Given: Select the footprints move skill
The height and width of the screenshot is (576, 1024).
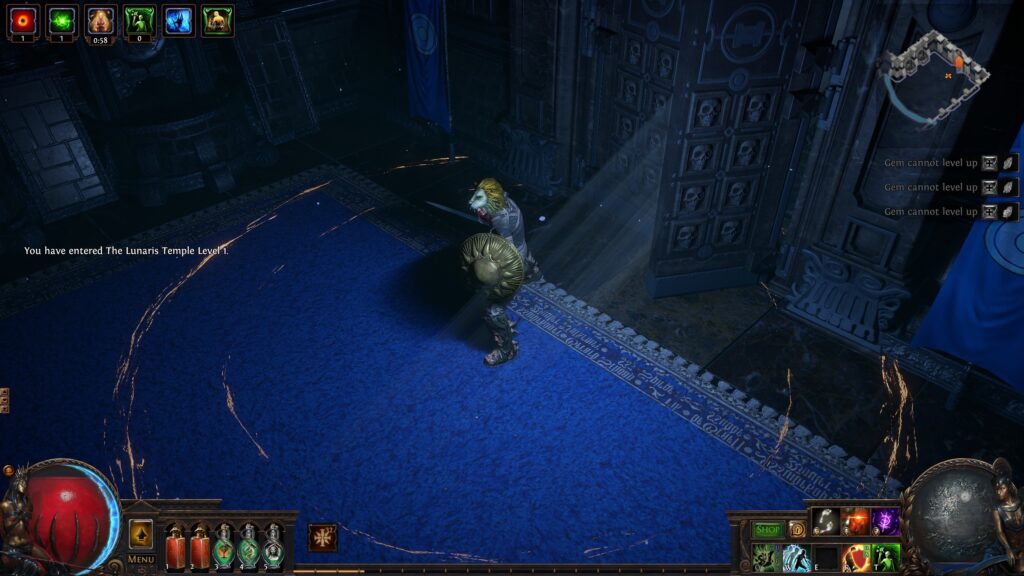Looking at the screenshot, I should coord(825,520).
